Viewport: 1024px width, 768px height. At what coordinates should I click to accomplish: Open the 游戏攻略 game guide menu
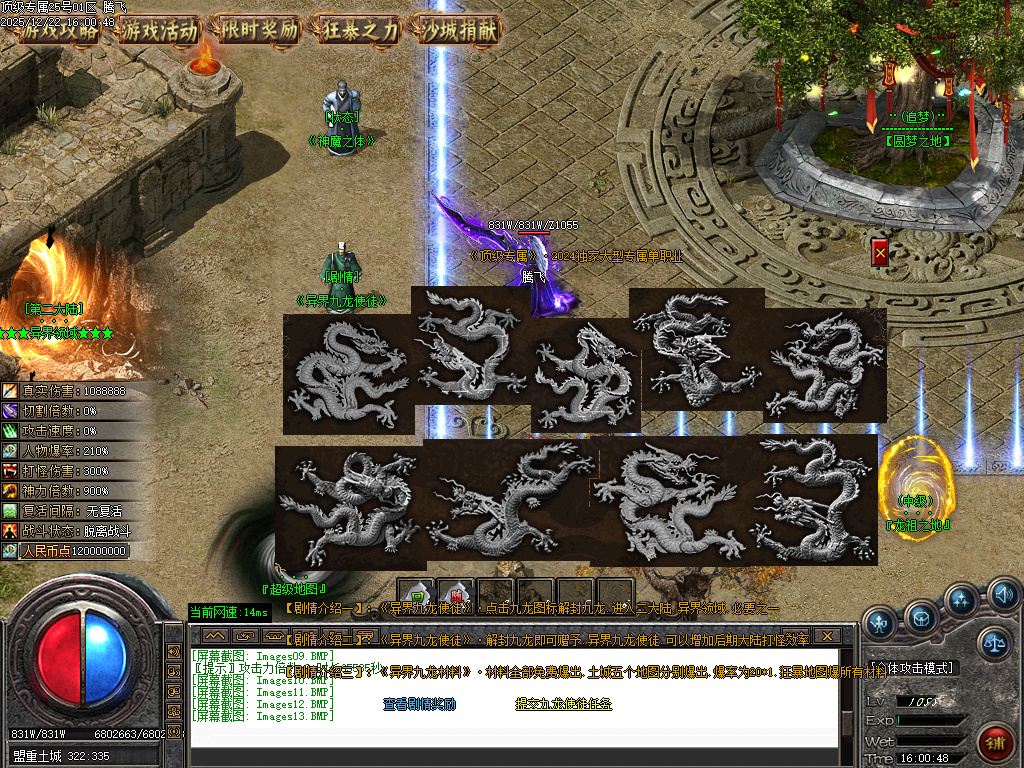tap(60, 29)
